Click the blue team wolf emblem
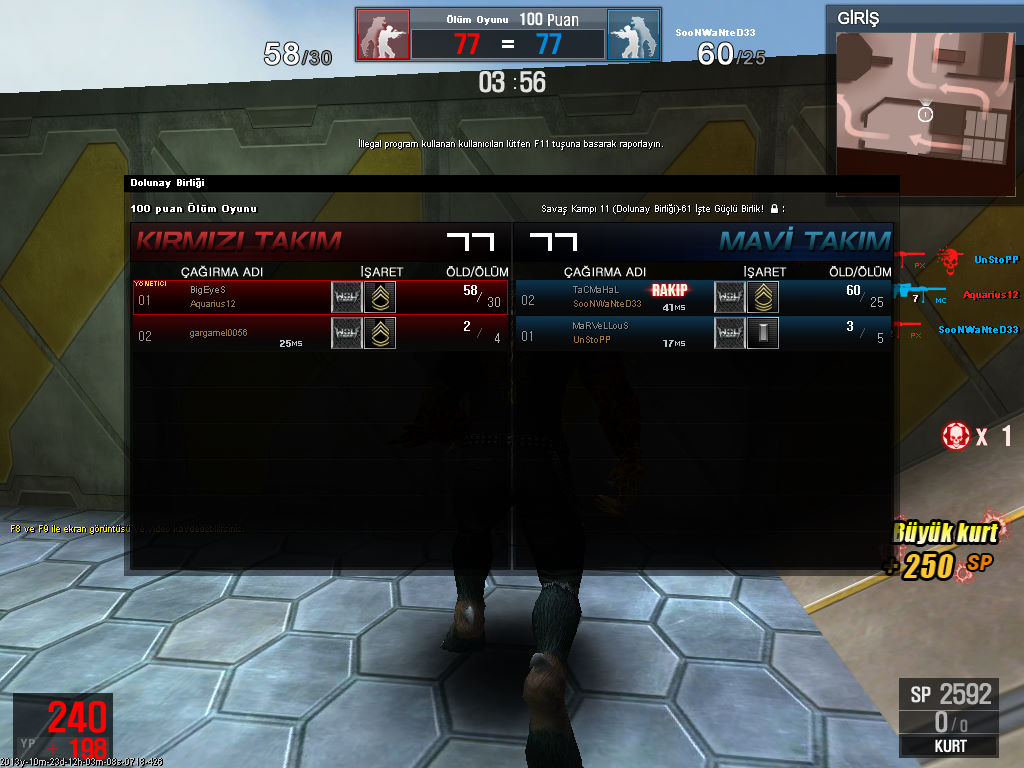 [x=633, y=36]
